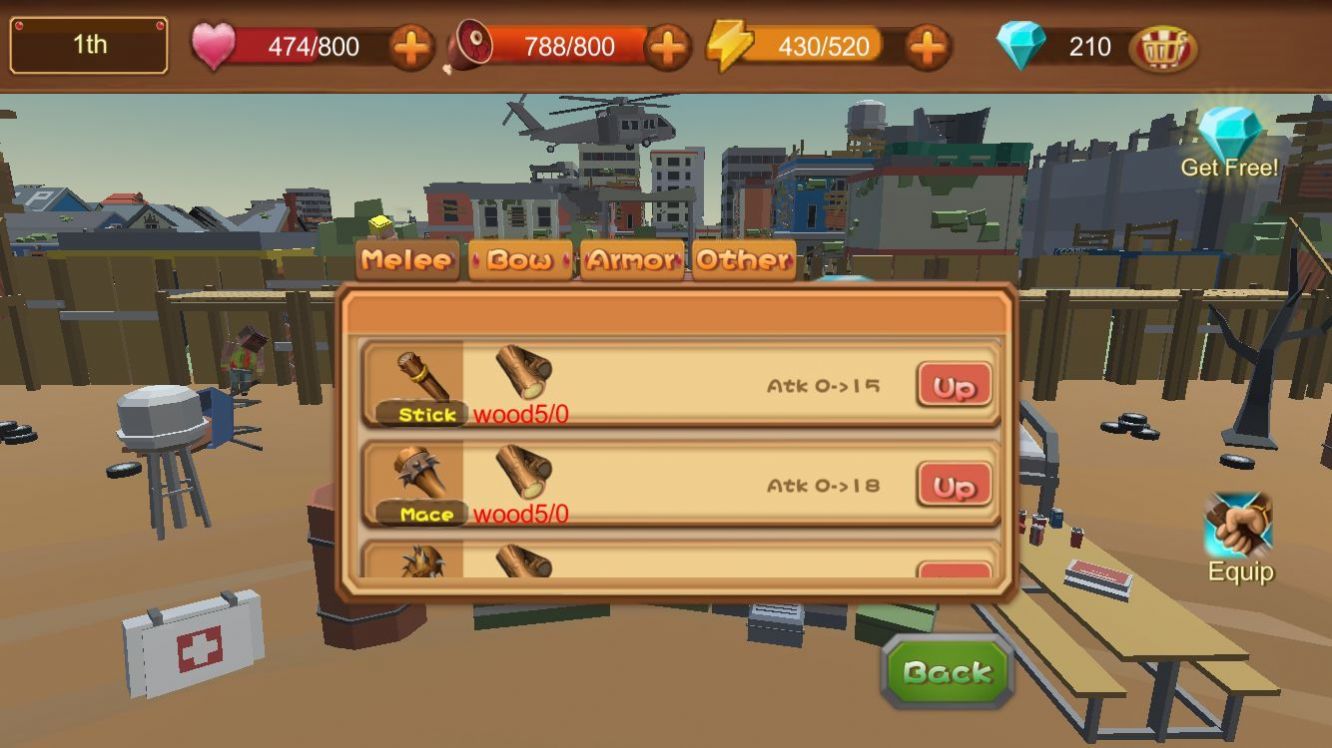Select the Armor tab
The image size is (1332, 748).
click(632, 260)
